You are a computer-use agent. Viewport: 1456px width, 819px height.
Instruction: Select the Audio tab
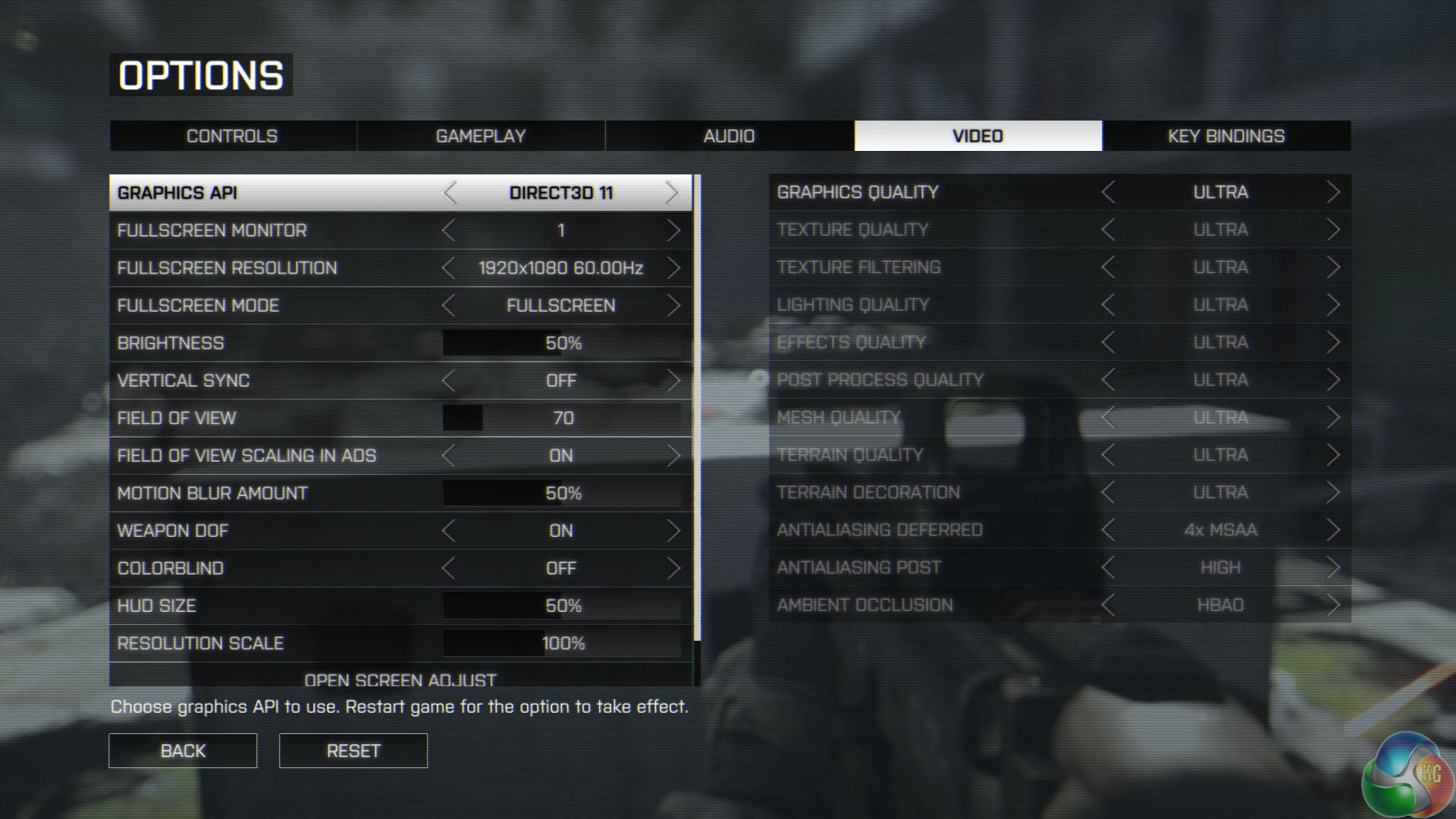pos(729,136)
